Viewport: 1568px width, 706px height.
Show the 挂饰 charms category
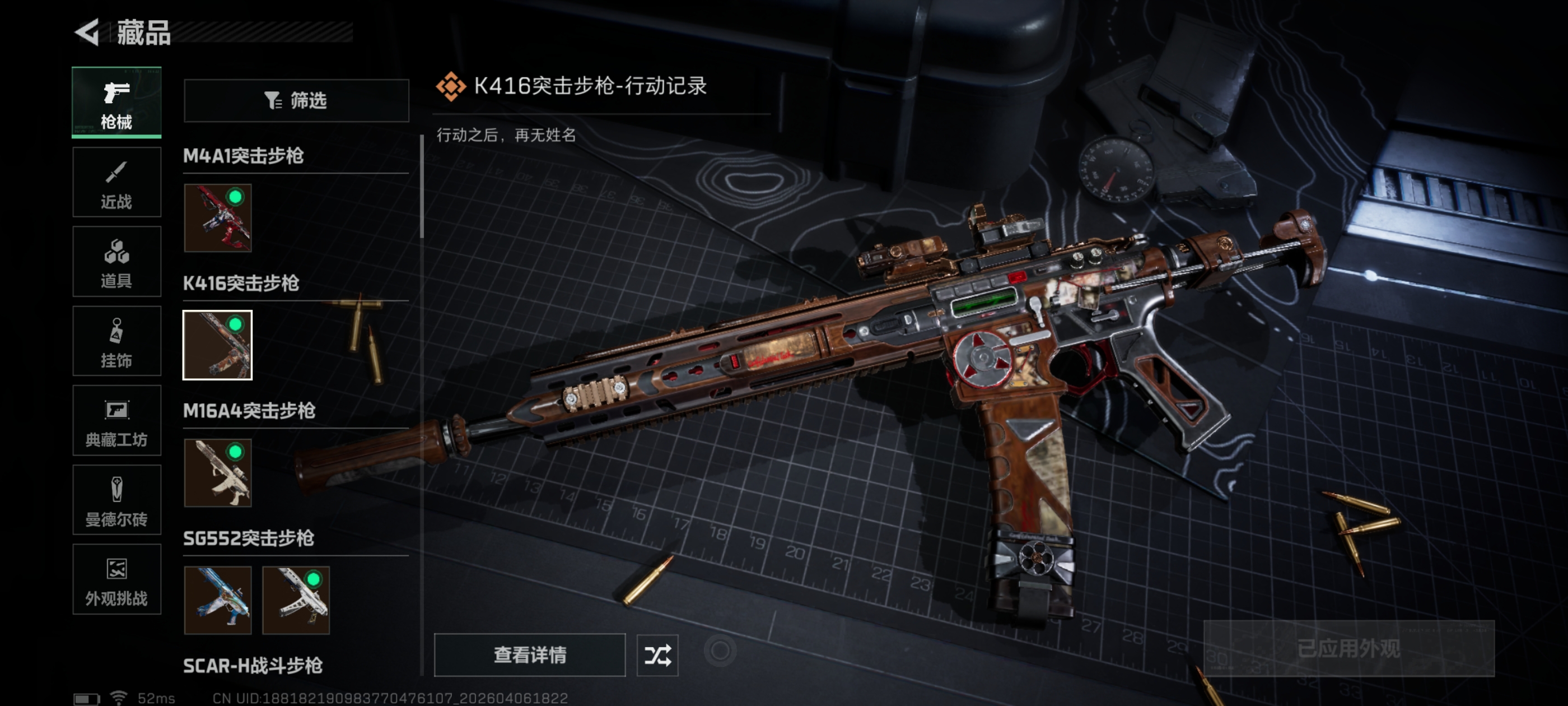click(x=116, y=341)
